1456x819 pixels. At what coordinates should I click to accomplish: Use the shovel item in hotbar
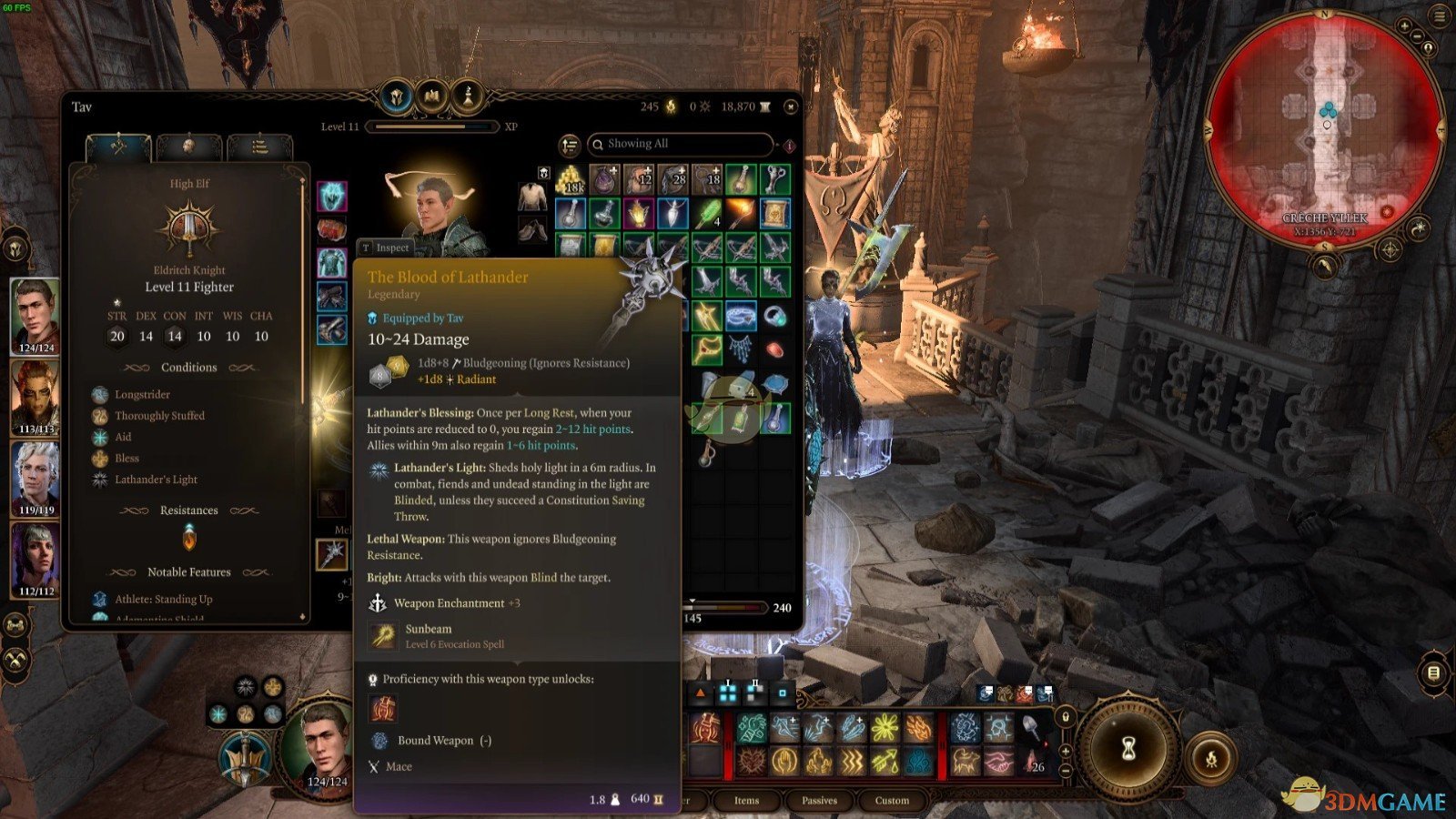pos(1033,728)
